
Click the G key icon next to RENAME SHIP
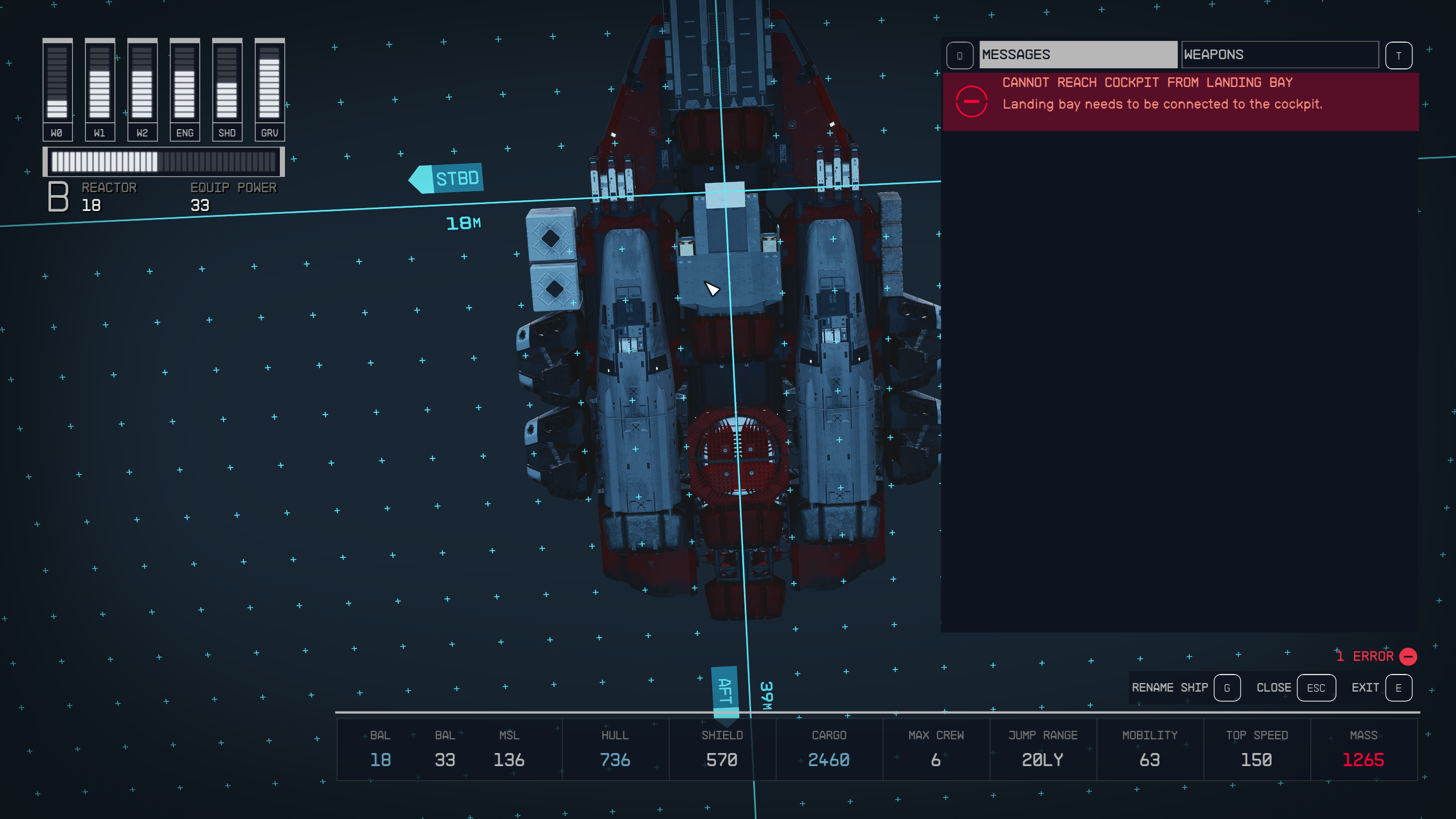coord(1227,688)
